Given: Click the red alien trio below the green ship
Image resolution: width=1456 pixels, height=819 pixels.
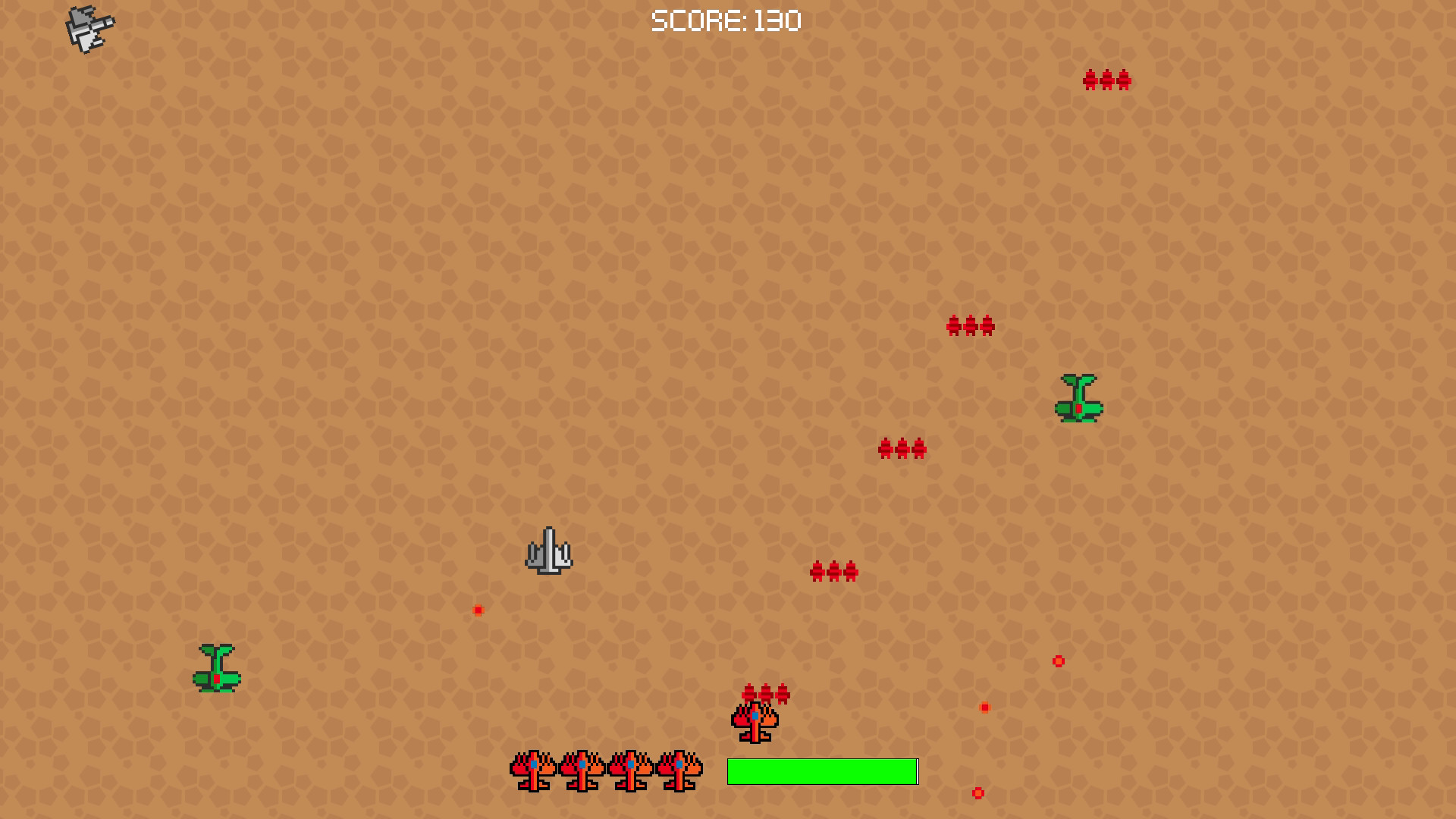Looking at the screenshot, I should click(902, 449).
